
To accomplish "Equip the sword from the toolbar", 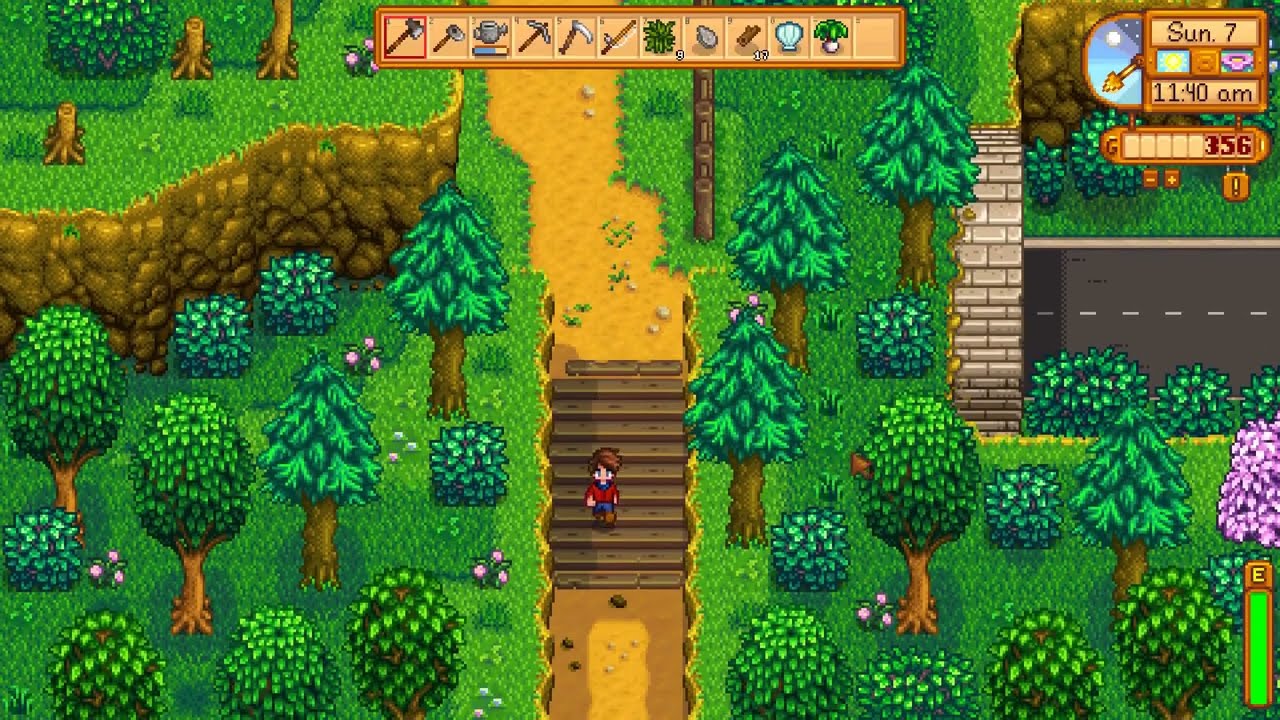I will click(619, 38).
